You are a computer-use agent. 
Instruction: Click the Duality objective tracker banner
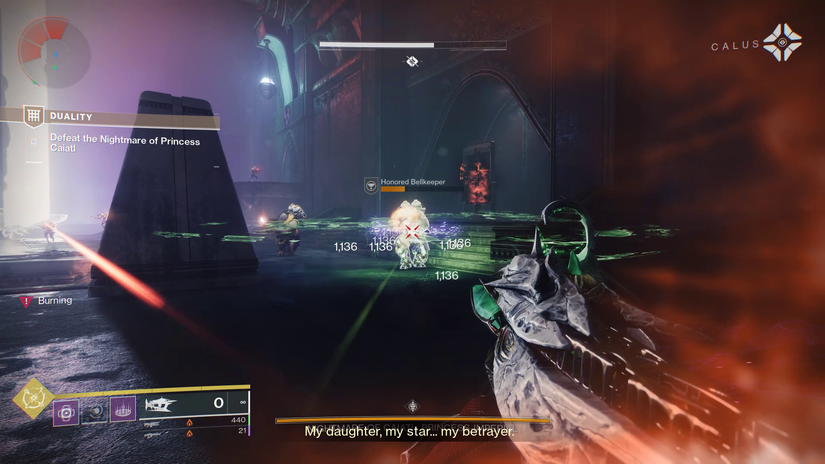coord(110,117)
